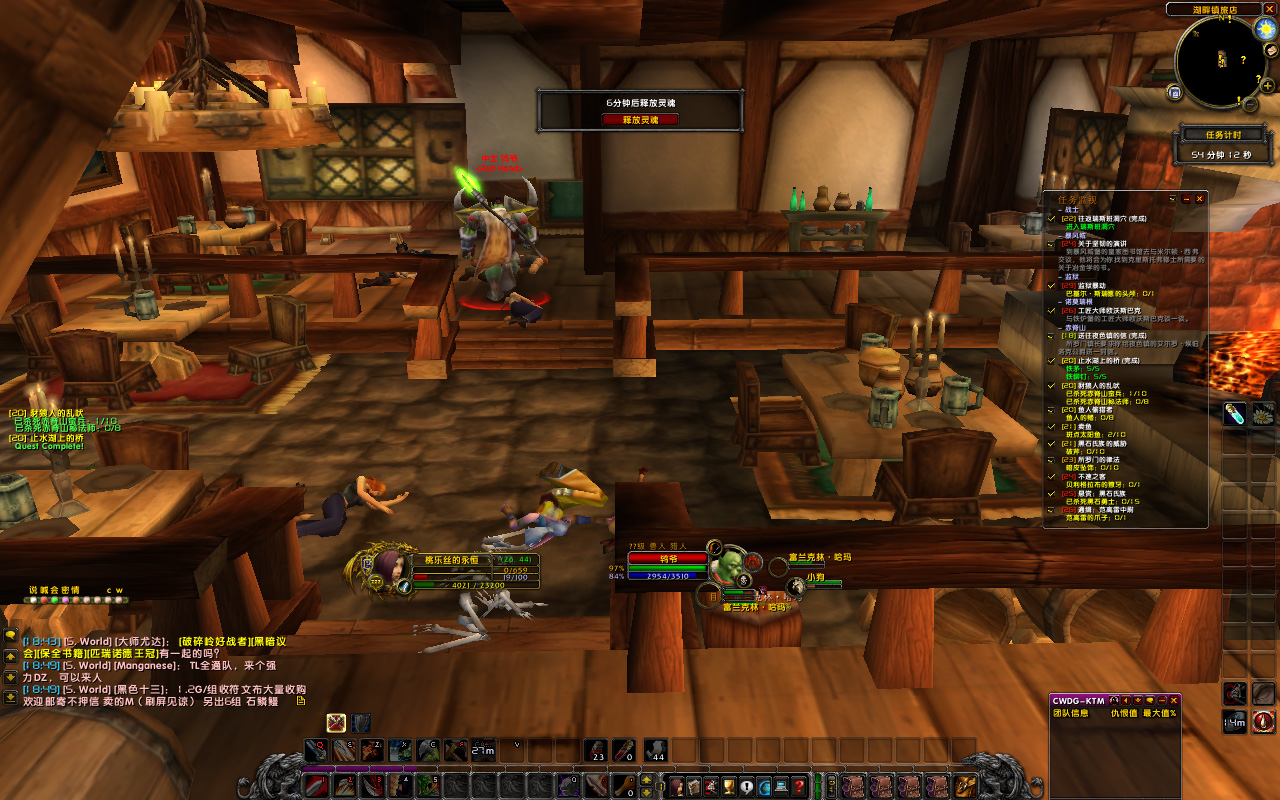Click the red release spirit button
The image size is (1280, 800).
coord(640,119)
